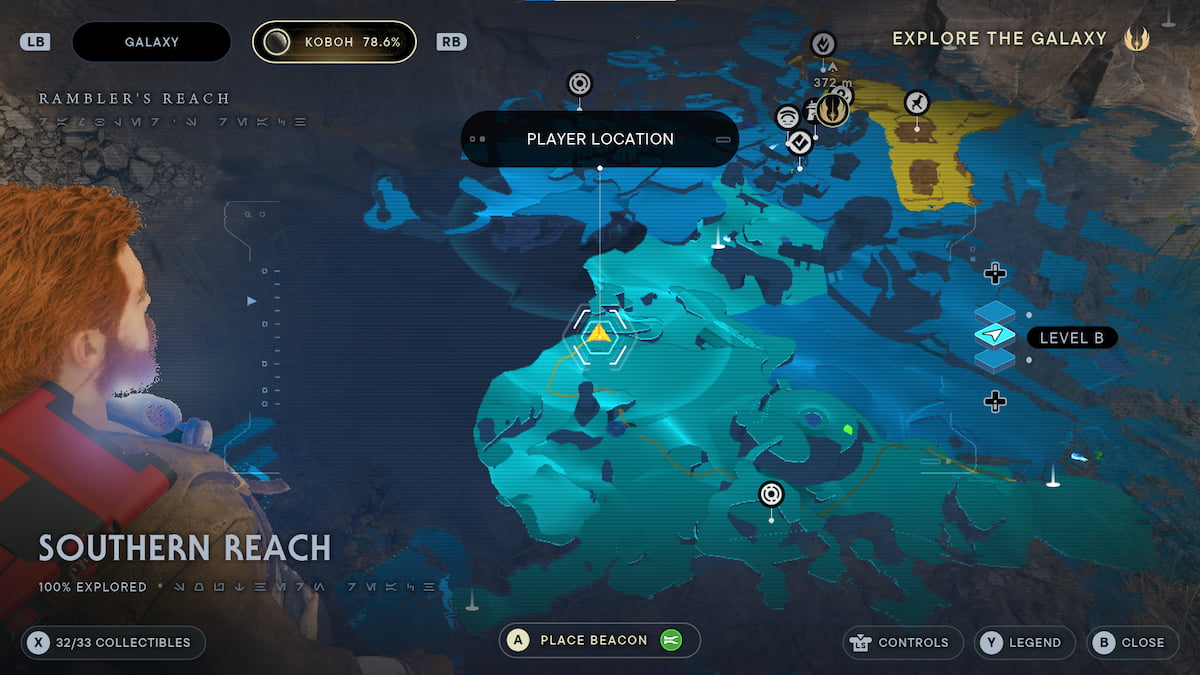
Task: Click the meditation marker above Player Location label
Action: [580, 83]
